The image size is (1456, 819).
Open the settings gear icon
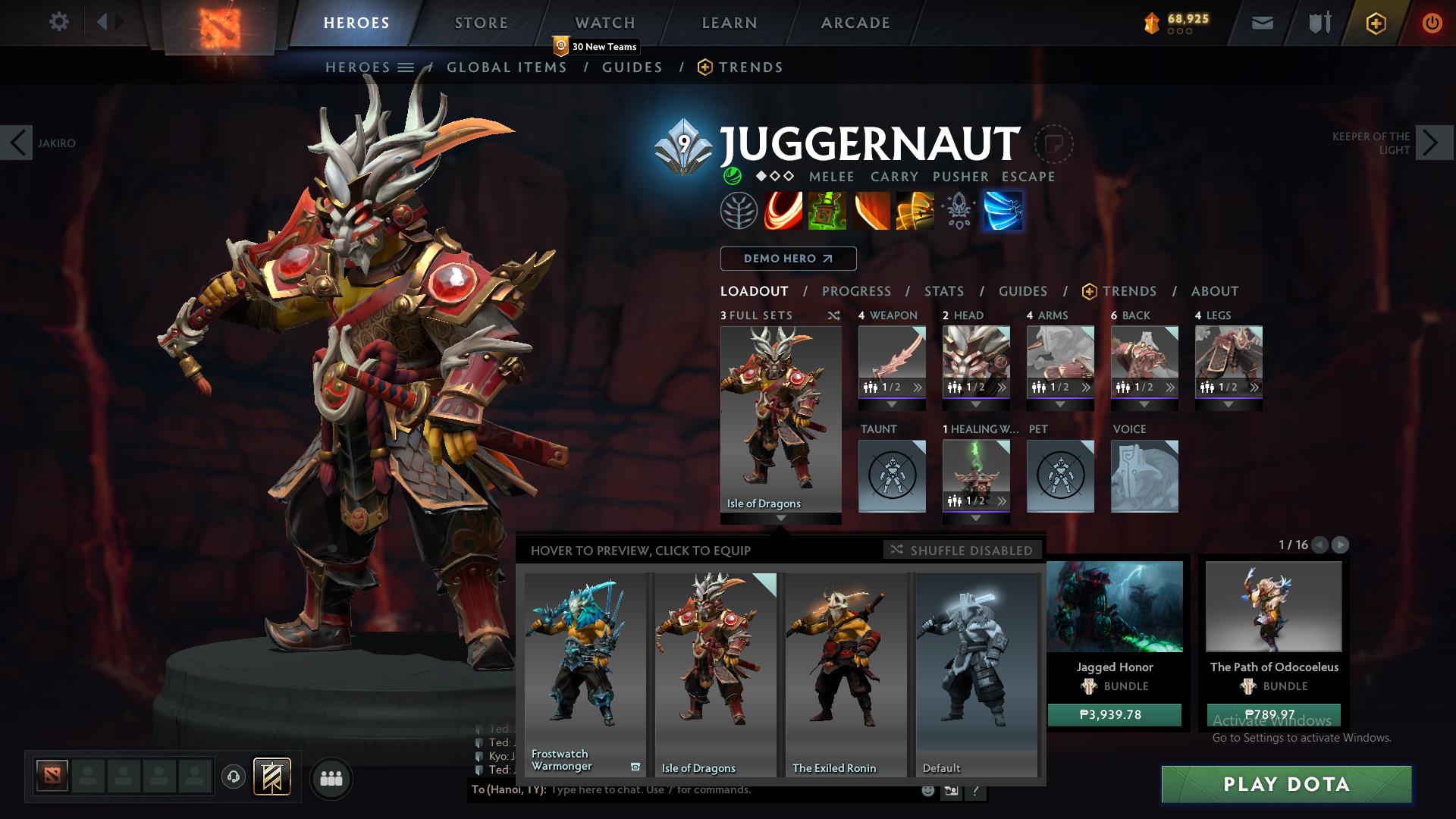pyautogui.click(x=59, y=23)
